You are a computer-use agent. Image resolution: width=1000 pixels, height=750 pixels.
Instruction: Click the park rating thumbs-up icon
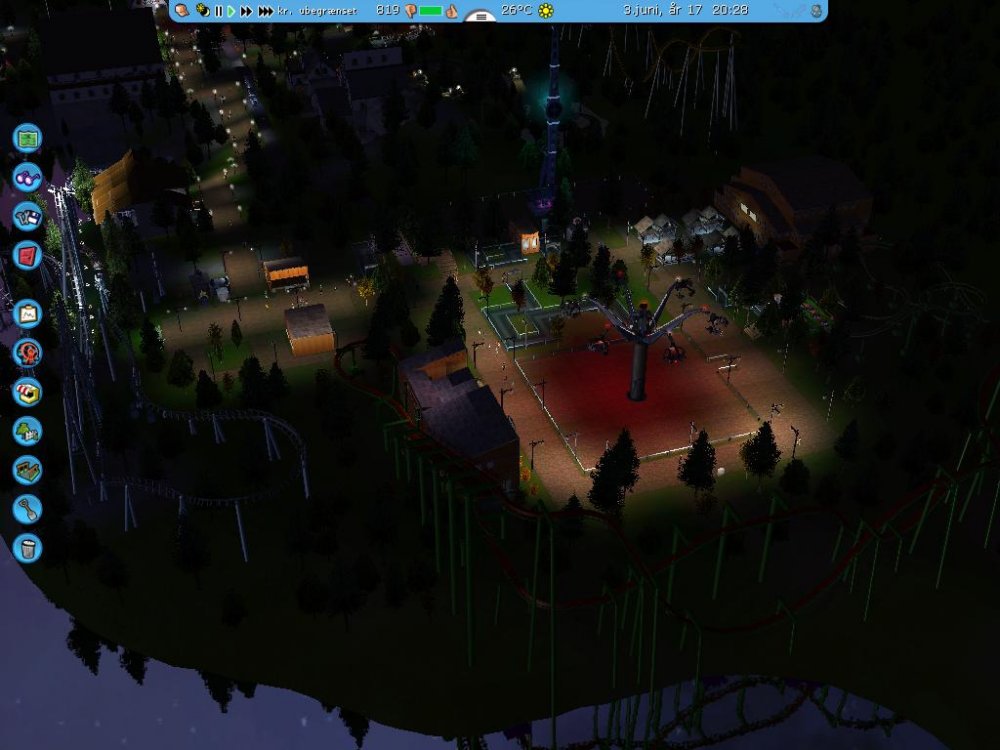point(451,11)
